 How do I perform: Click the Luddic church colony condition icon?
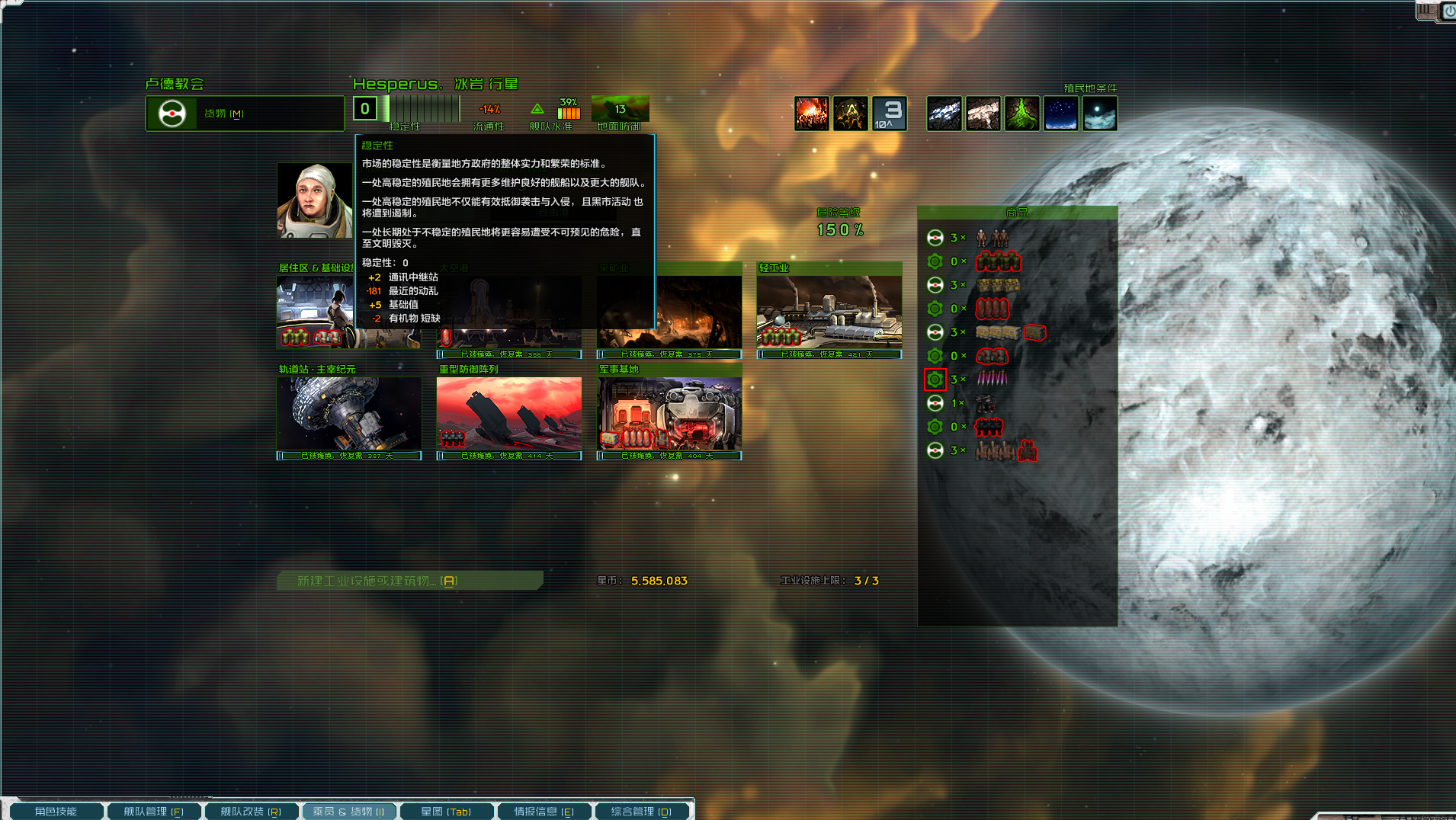coord(851,113)
